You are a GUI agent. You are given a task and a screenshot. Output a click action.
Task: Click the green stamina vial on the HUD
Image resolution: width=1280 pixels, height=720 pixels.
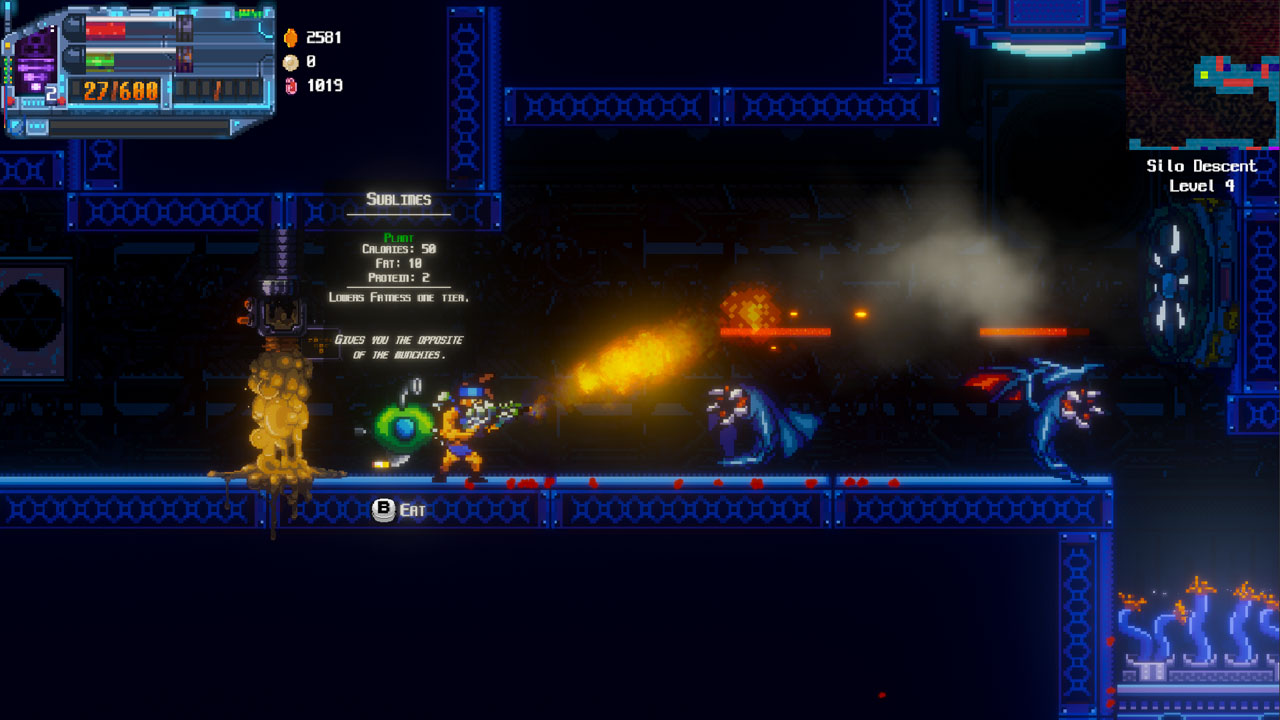click(100, 60)
